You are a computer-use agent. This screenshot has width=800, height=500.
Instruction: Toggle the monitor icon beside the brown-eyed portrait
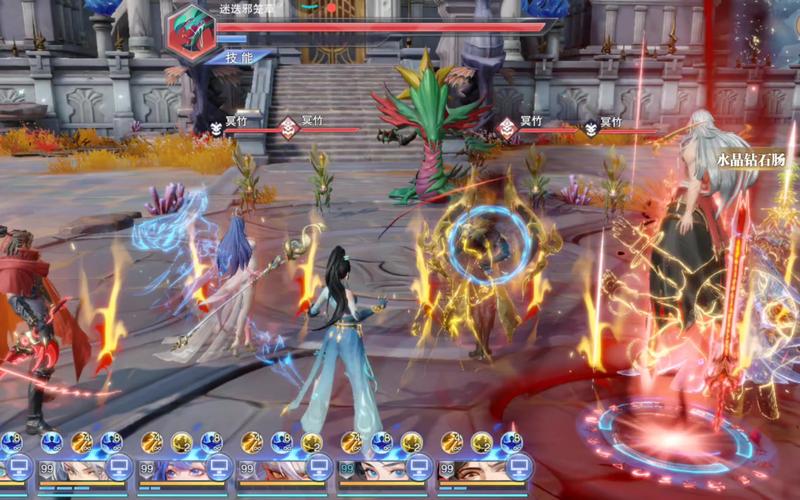(518, 467)
